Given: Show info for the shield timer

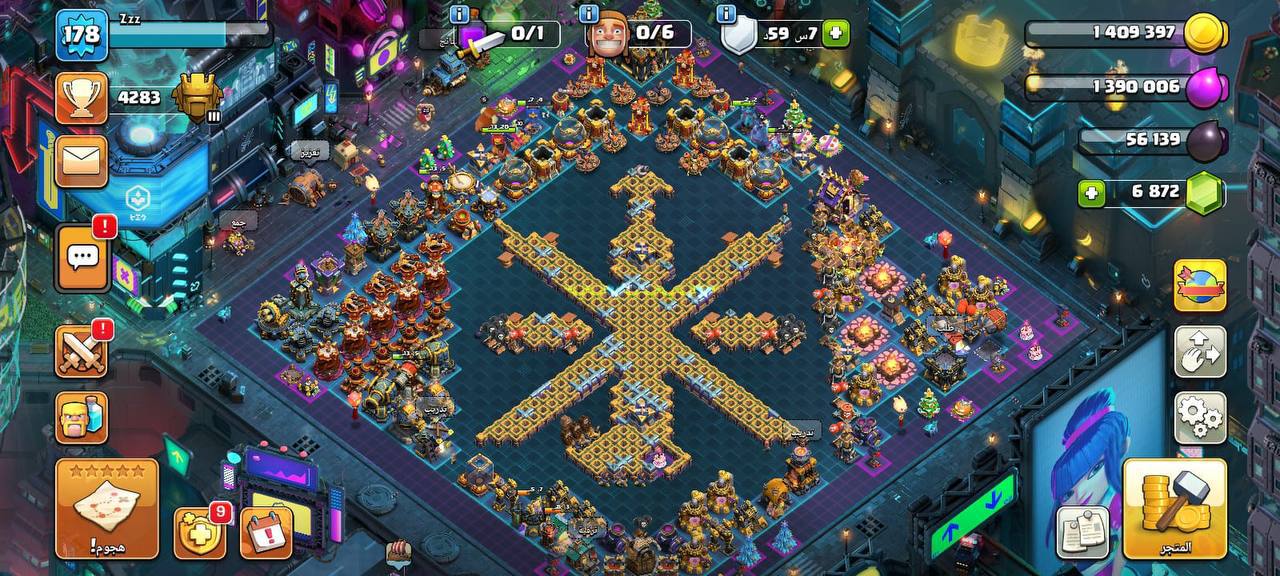Looking at the screenshot, I should (x=725, y=14).
